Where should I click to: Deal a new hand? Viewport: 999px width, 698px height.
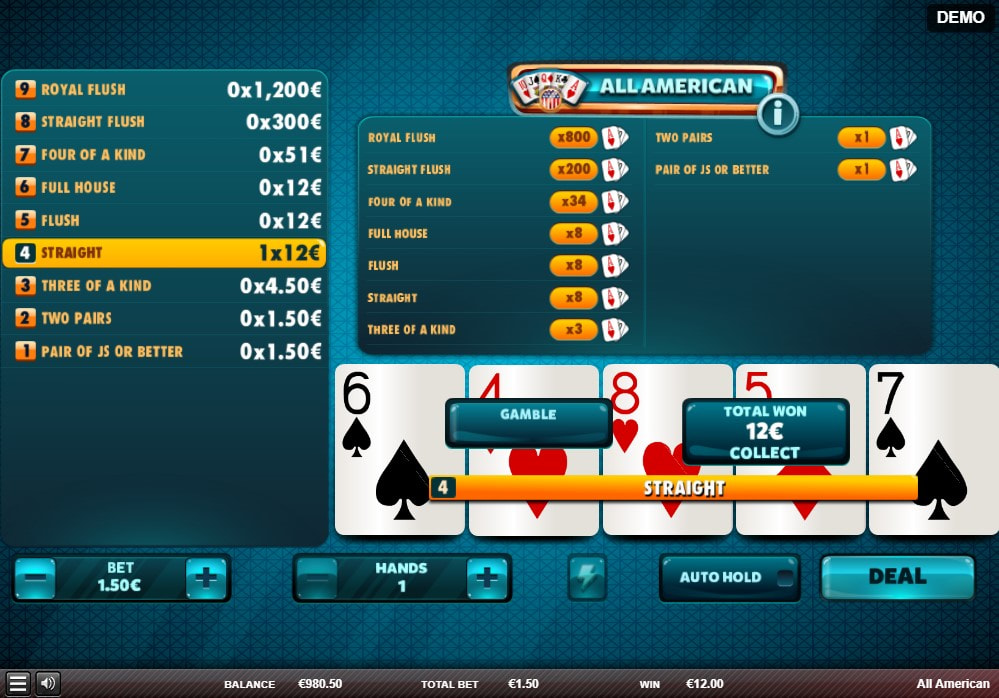897,577
